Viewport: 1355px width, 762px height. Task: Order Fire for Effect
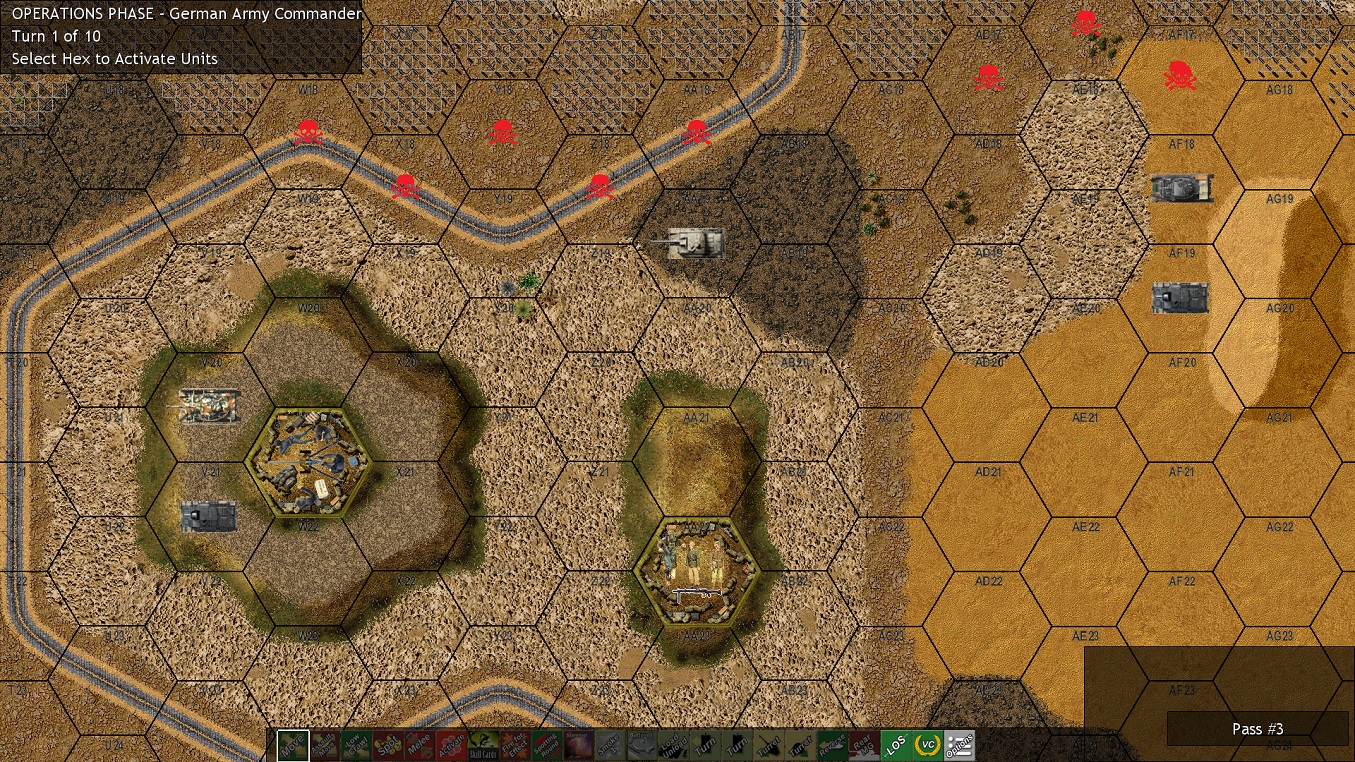(x=513, y=745)
